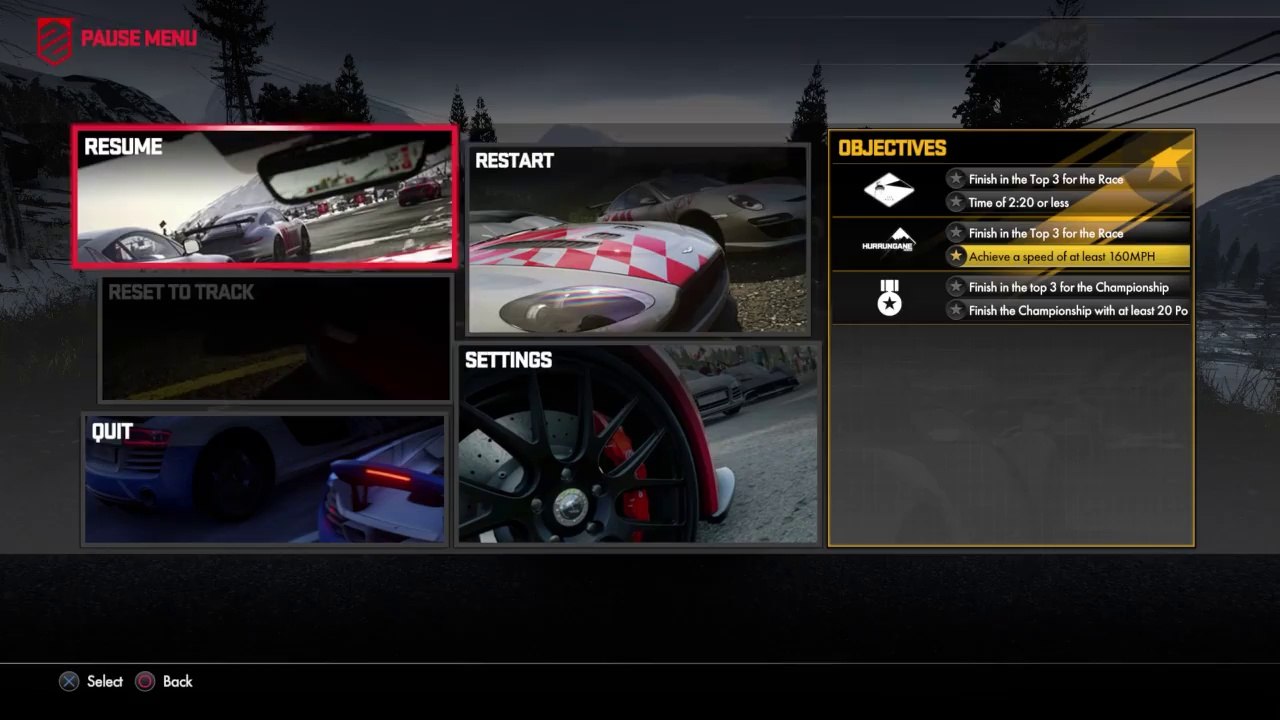The image size is (1280, 720).
Task: Click the greyed-out Reset to Track tile
Action: tap(276, 338)
